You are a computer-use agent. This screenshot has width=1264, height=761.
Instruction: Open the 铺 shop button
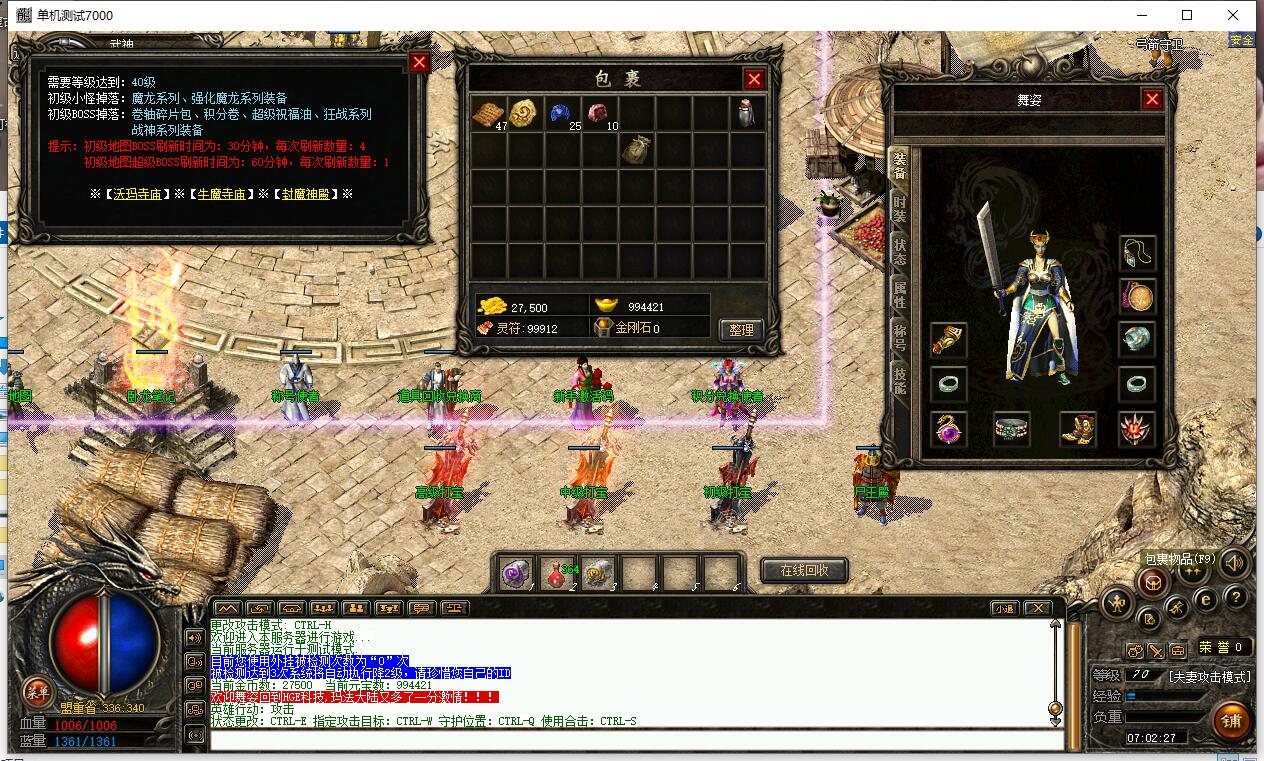[x=1230, y=720]
